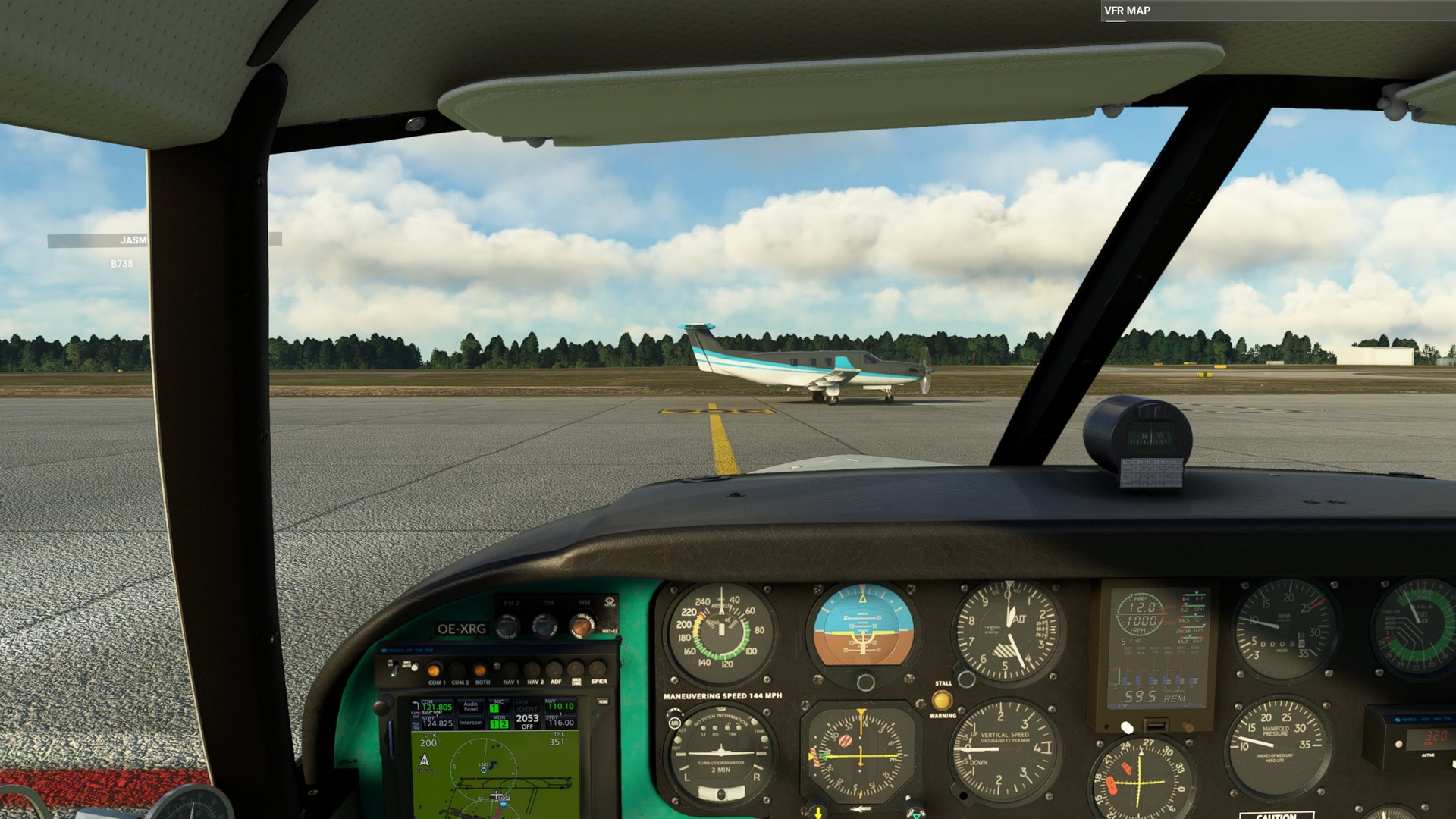Toggle the ADF audio button
This screenshot has width=1456, height=819.
coord(556,670)
